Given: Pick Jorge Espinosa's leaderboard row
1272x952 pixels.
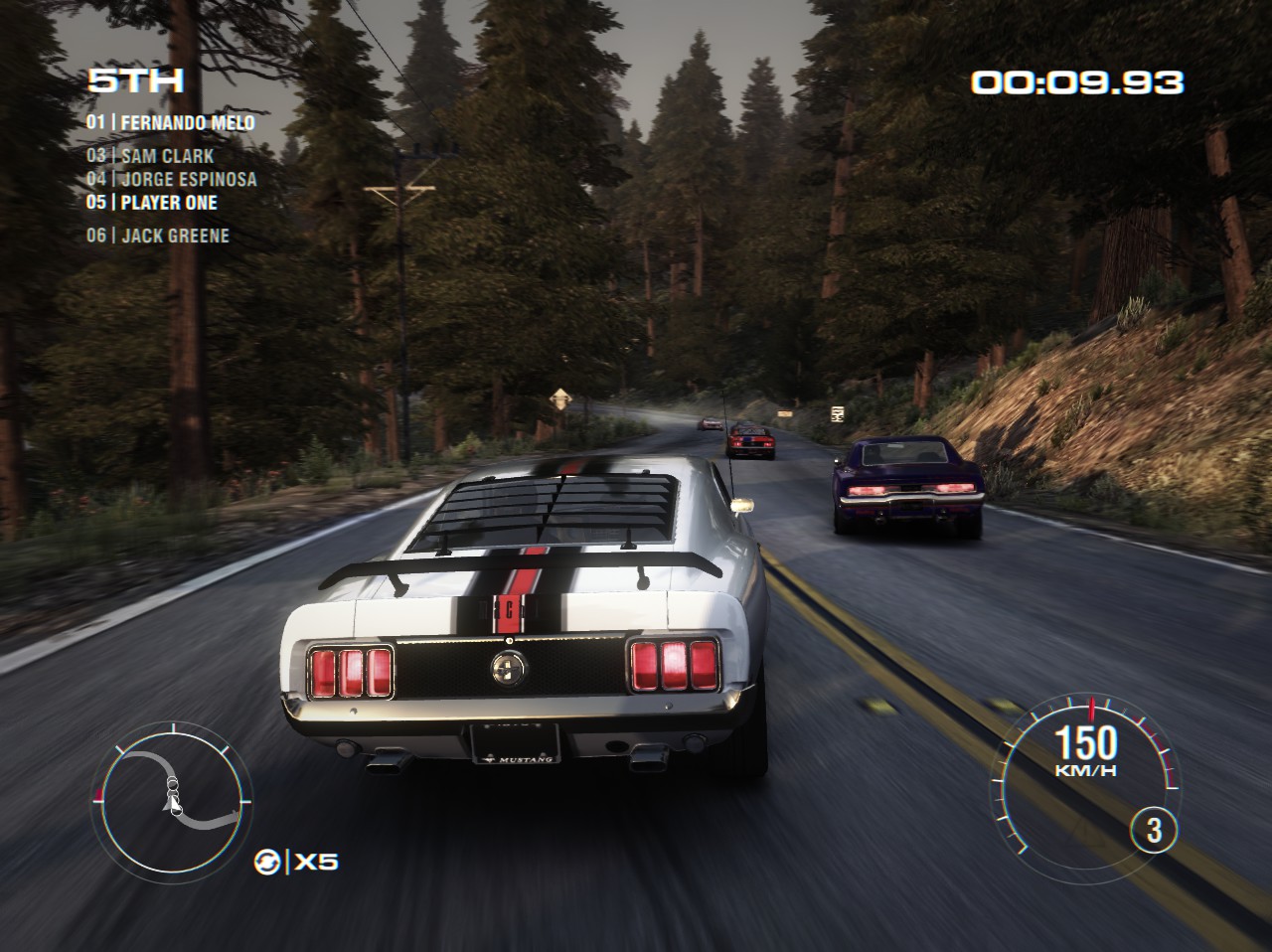Looking at the screenshot, I should pyautogui.click(x=171, y=180).
